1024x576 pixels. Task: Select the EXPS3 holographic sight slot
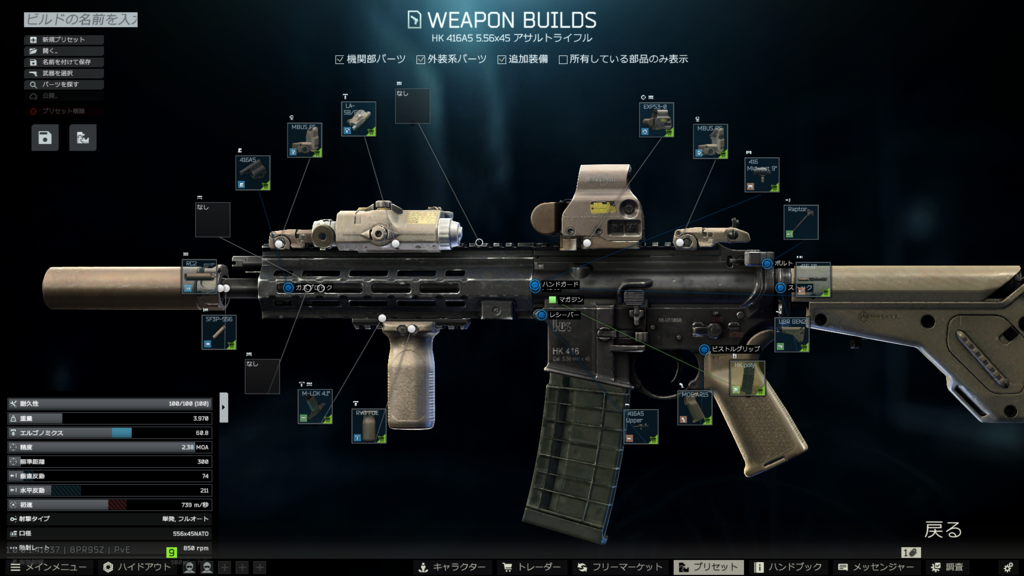click(x=655, y=118)
